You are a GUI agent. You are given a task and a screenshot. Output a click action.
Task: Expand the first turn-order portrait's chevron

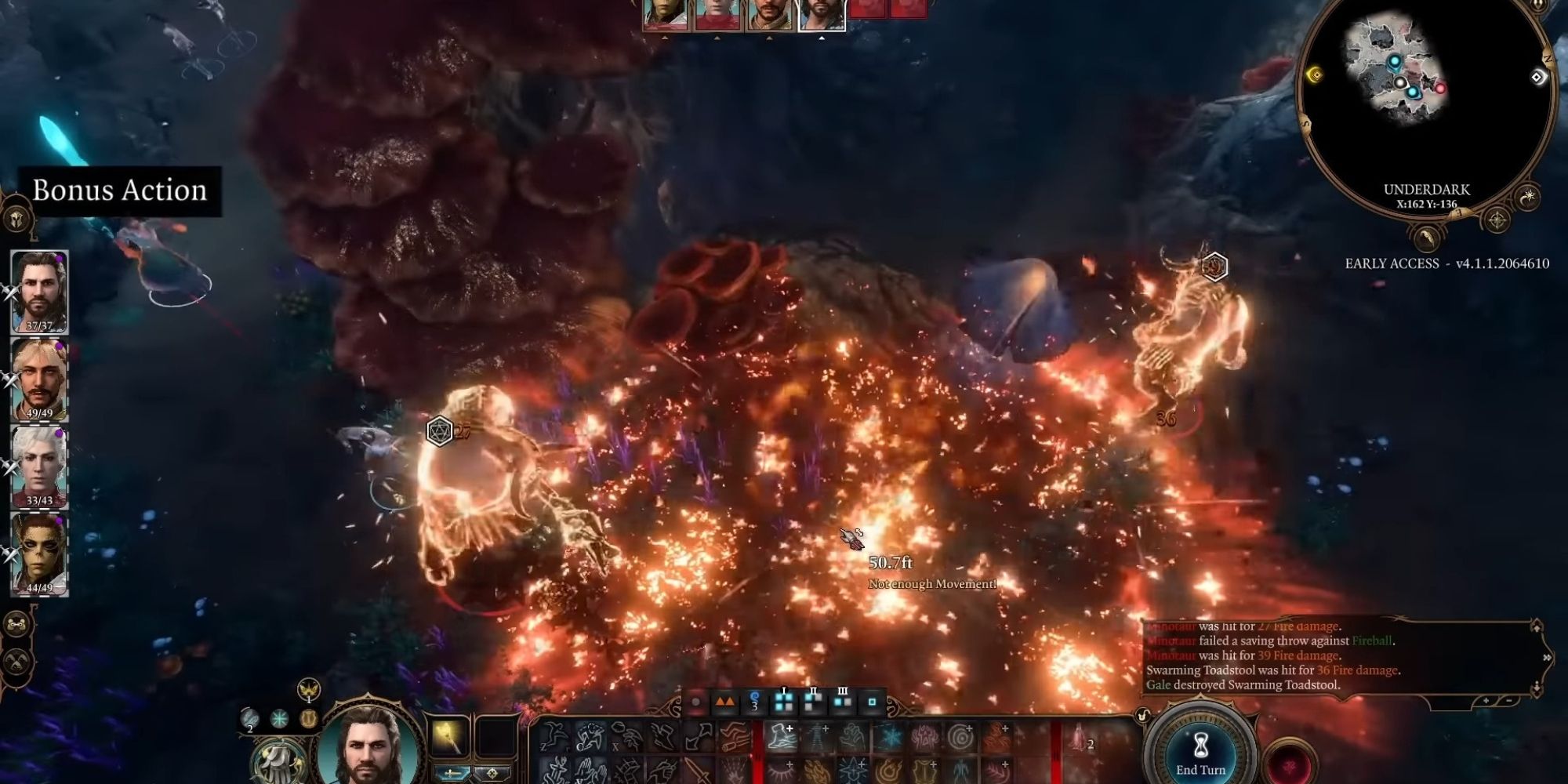pyautogui.click(x=663, y=38)
